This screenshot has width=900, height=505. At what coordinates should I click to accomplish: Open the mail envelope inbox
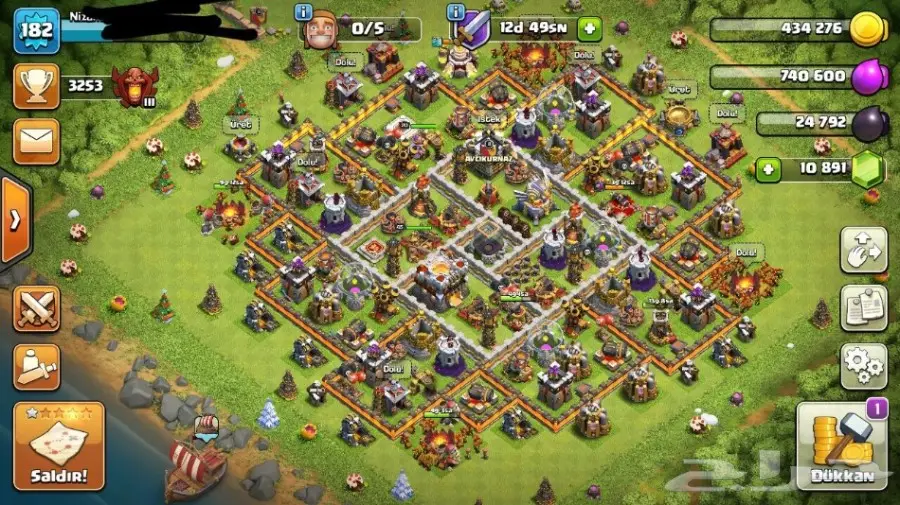point(36,141)
